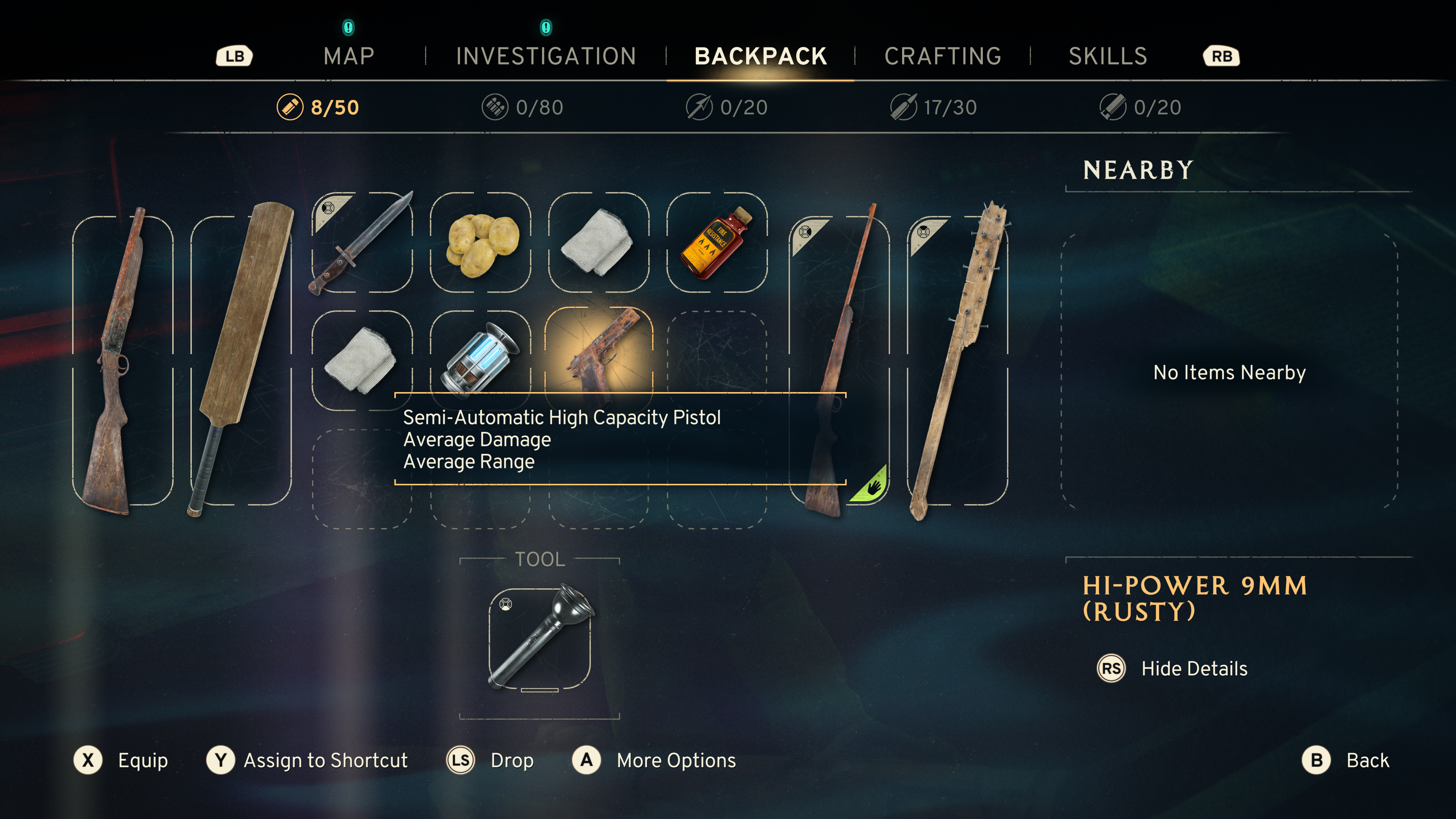The image size is (1456, 819).
Task: Switch to the Map tab
Action: 349,56
